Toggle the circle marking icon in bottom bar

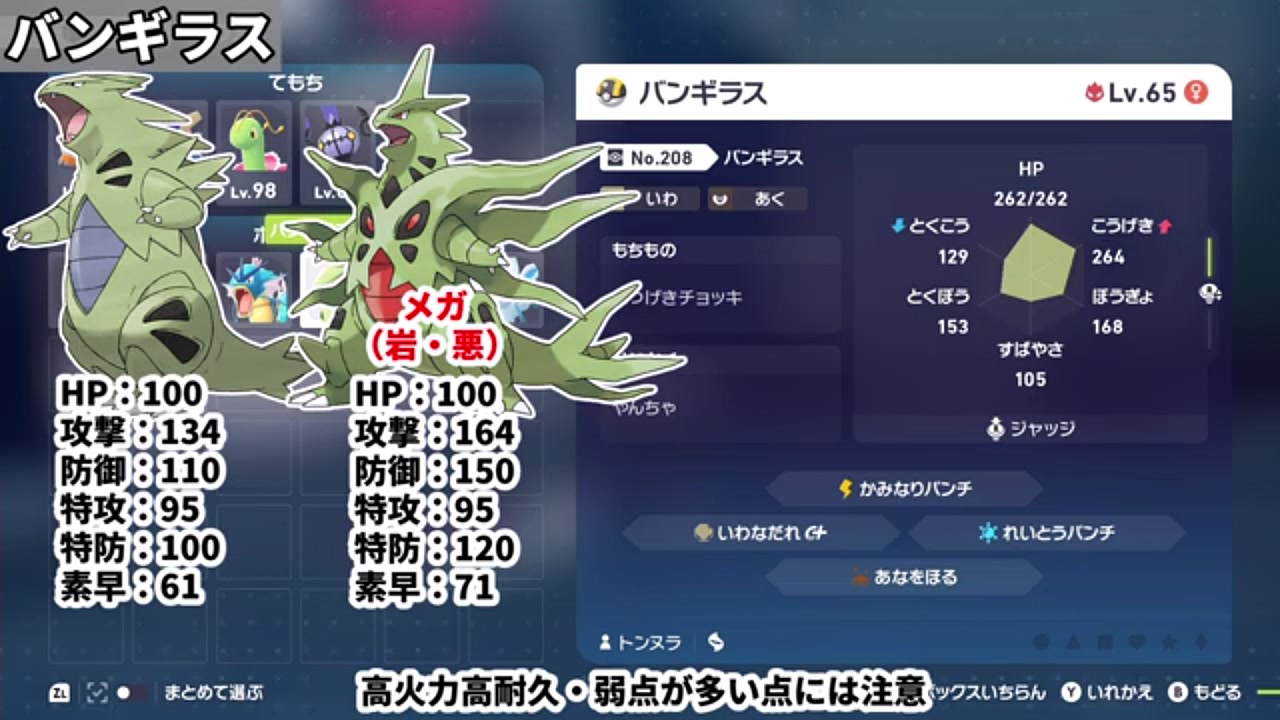point(1042,642)
